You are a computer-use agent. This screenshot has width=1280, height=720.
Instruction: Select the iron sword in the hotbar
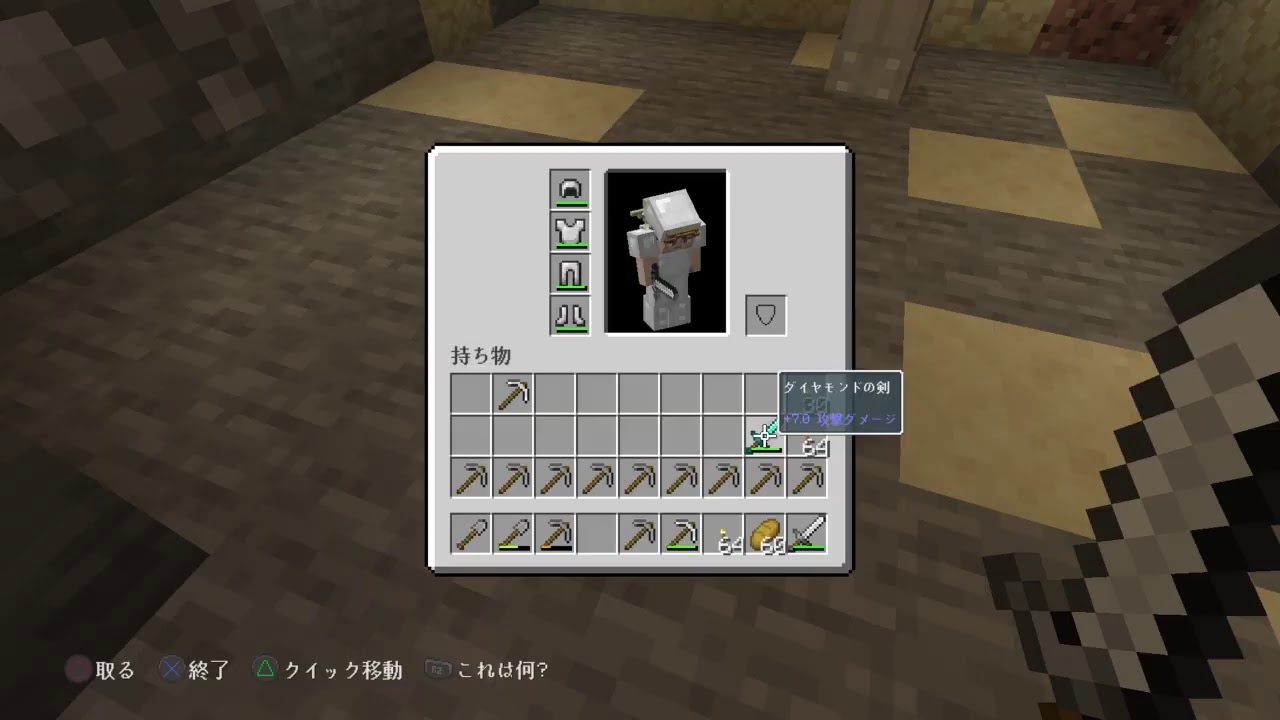pyautogui.click(x=808, y=533)
